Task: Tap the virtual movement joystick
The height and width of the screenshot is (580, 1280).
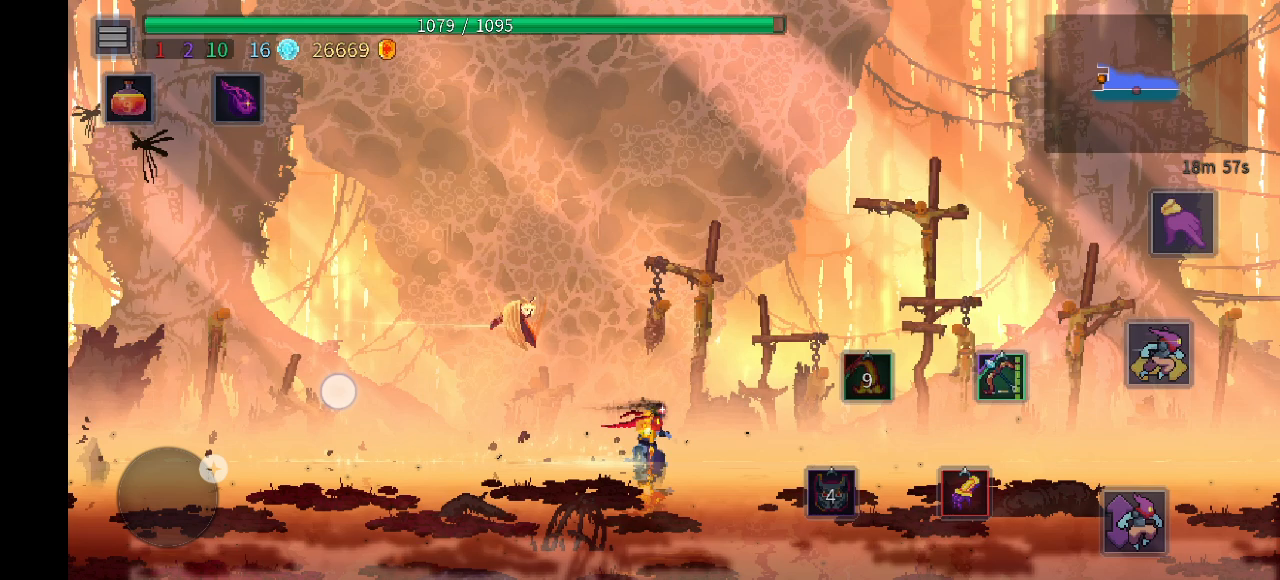Action: (167, 496)
